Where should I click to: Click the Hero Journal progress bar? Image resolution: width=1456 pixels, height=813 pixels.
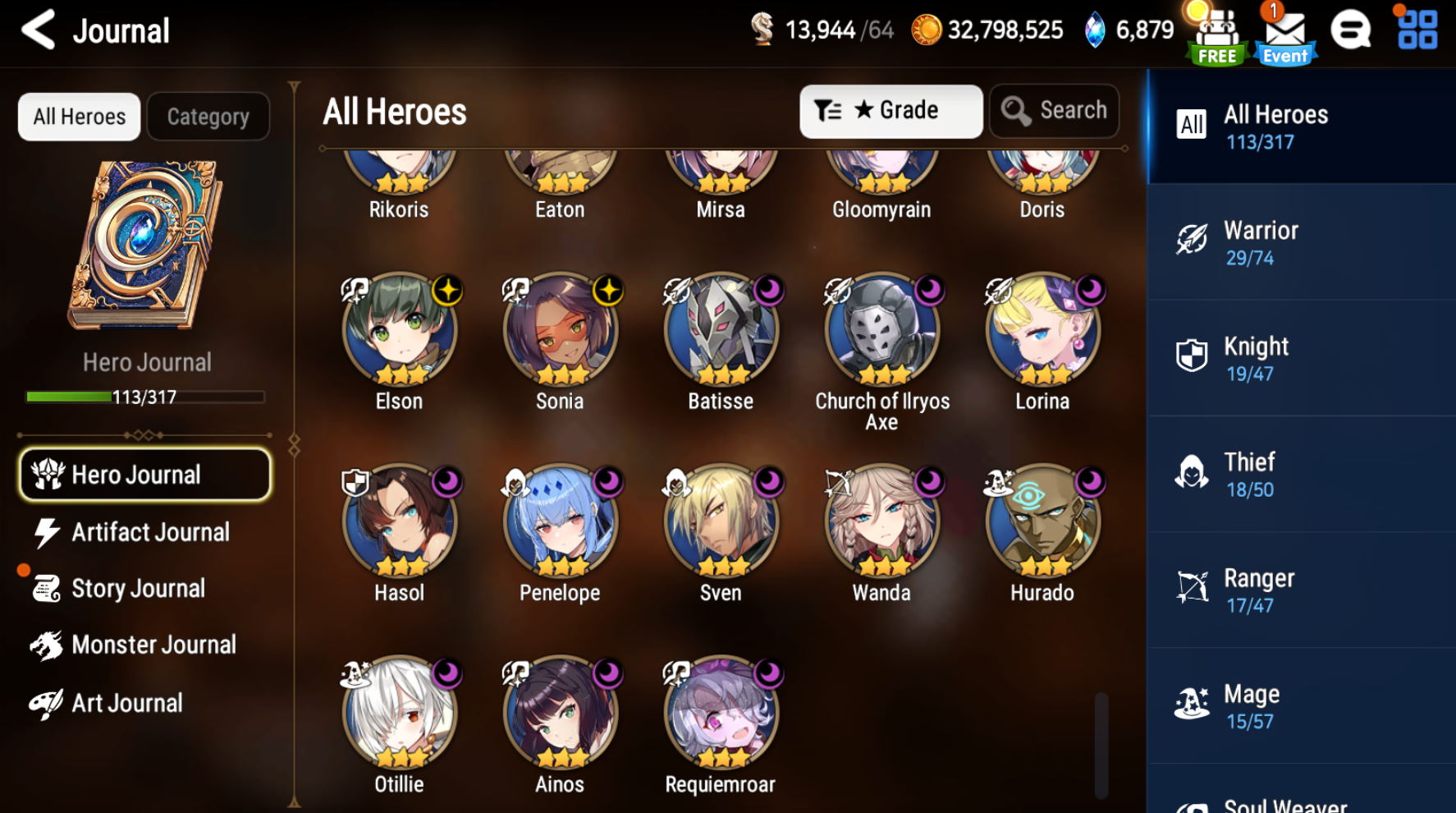point(144,397)
